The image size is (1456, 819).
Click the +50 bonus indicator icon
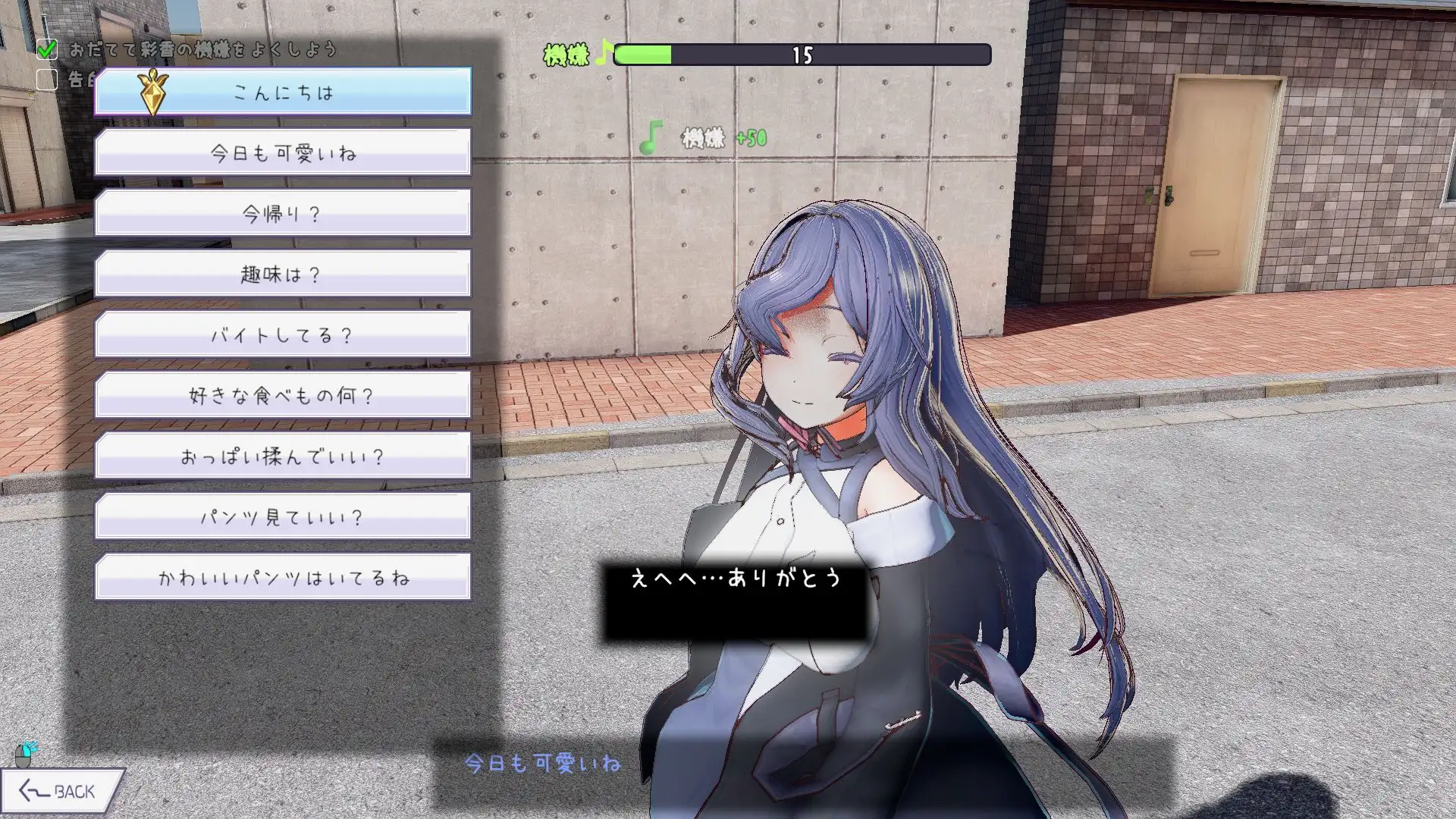click(752, 138)
